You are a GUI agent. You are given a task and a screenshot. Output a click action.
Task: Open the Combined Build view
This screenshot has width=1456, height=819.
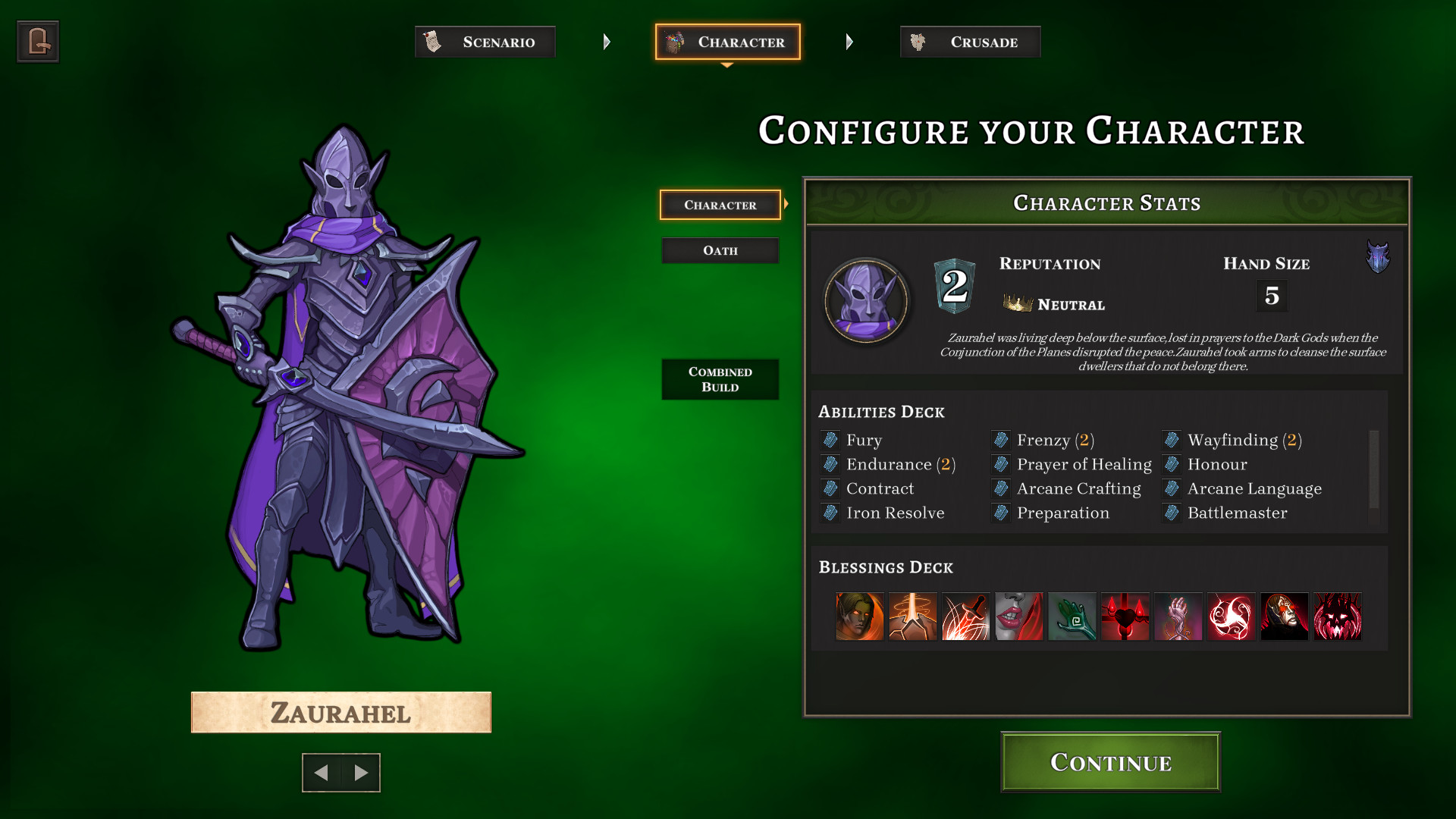720,378
